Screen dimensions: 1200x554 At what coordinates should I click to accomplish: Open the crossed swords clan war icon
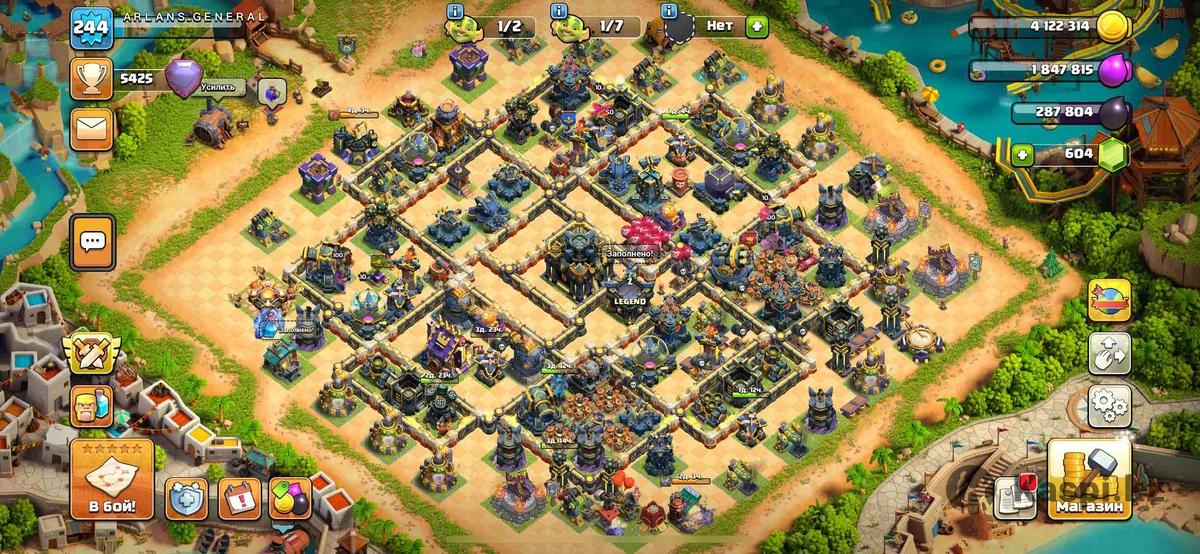92,353
